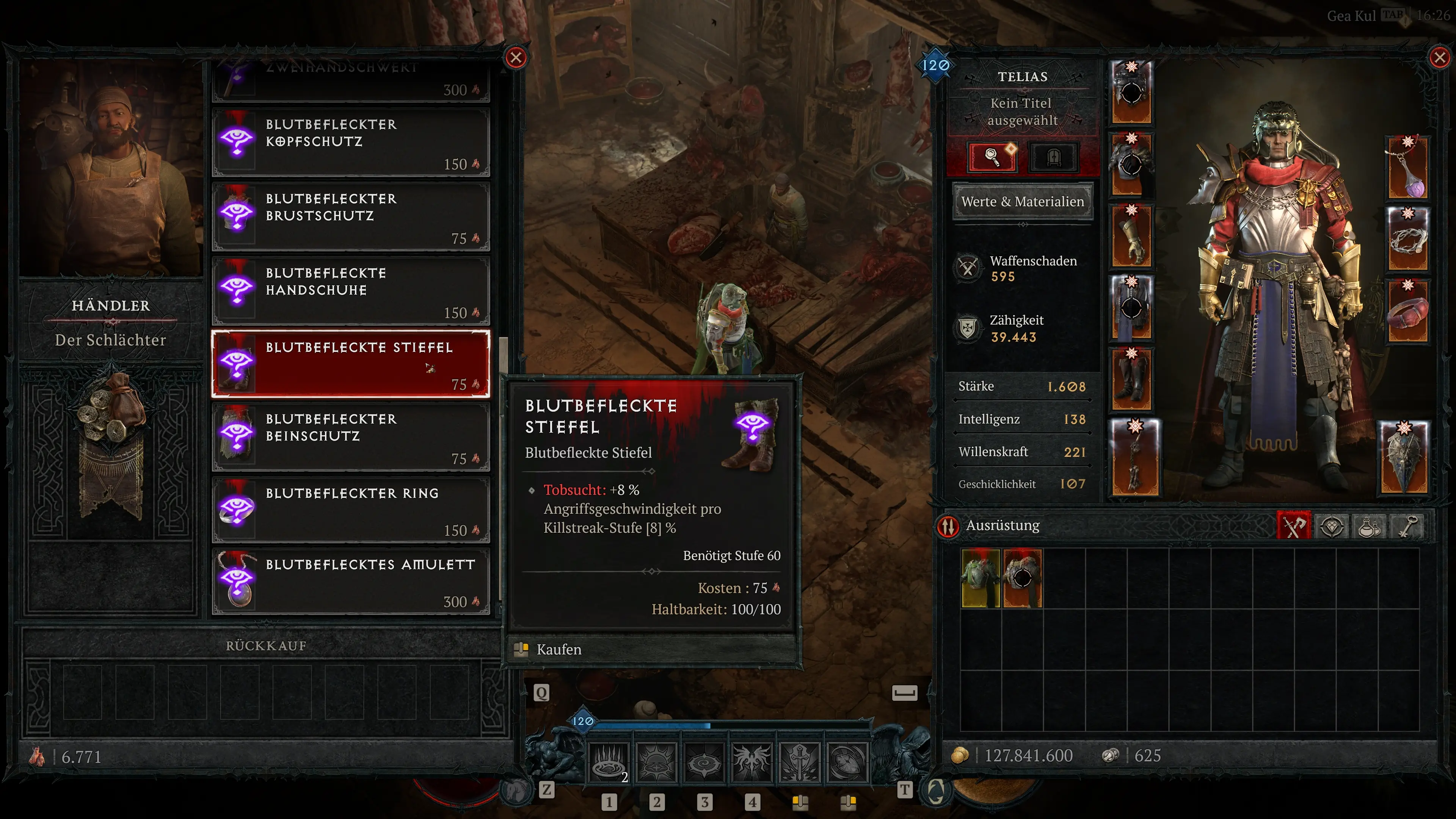Image resolution: width=1456 pixels, height=819 pixels.
Task: Select Blutbefleckter Beinschutz vendor entry
Action: coord(350,437)
